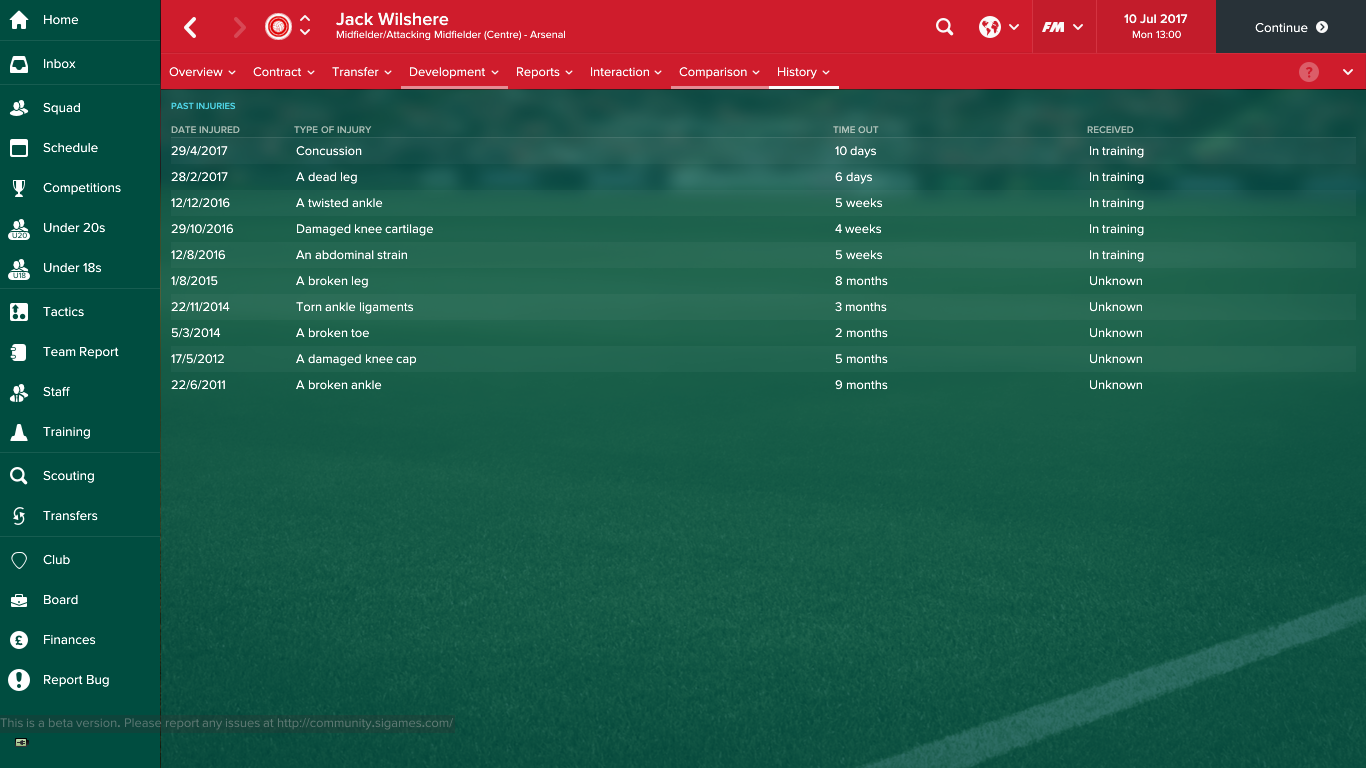Click the help question mark icon

(1309, 72)
